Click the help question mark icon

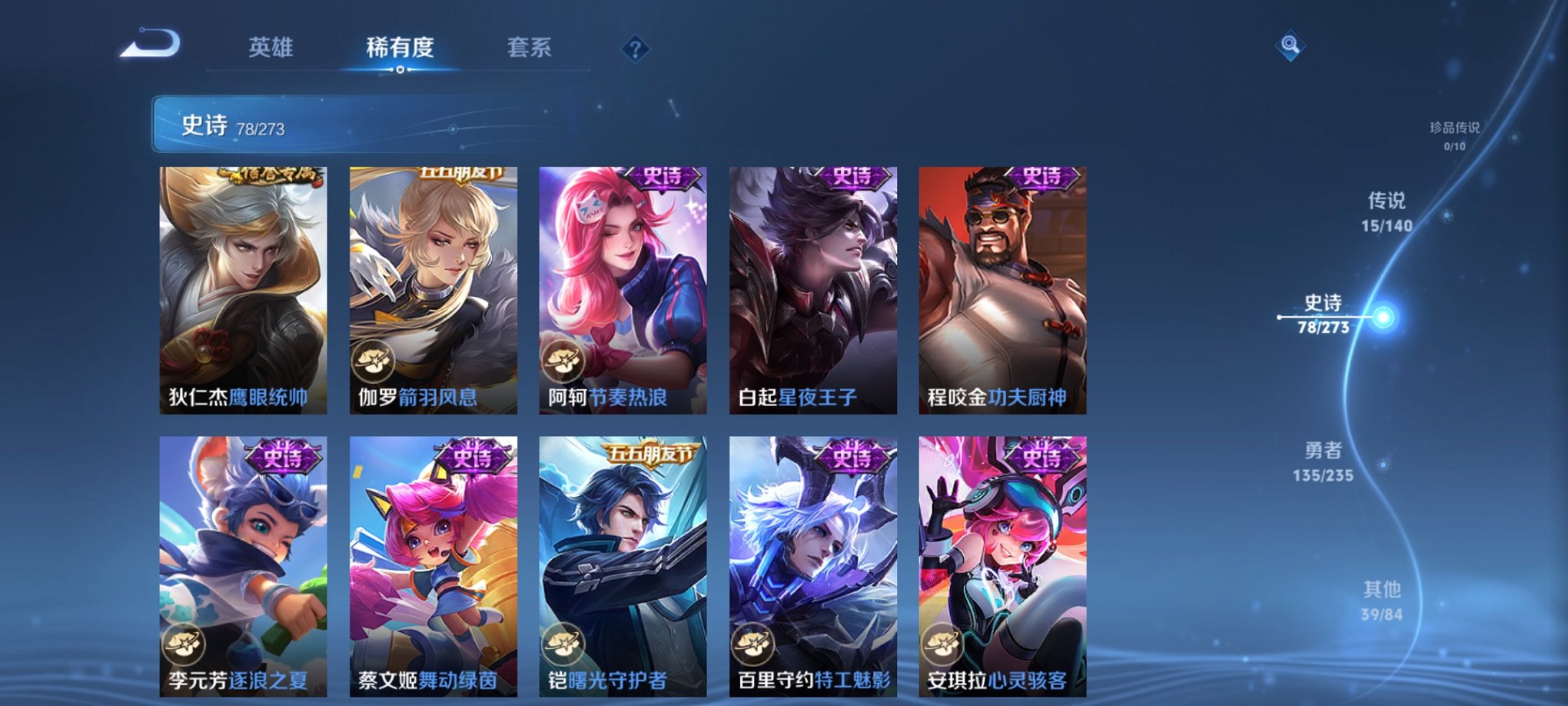pos(635,48)
